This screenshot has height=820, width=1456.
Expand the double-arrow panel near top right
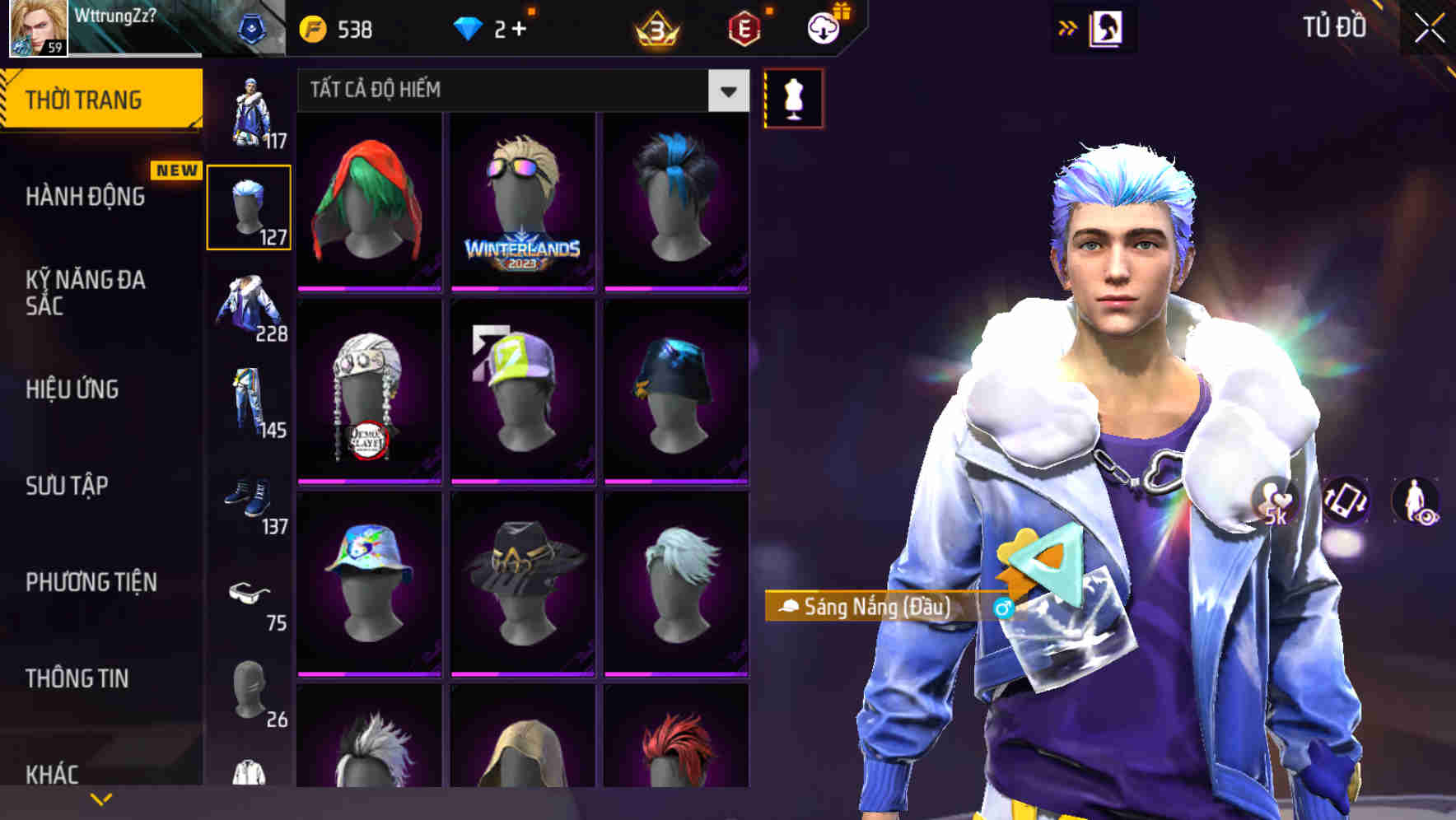(x=1066, y=26)
